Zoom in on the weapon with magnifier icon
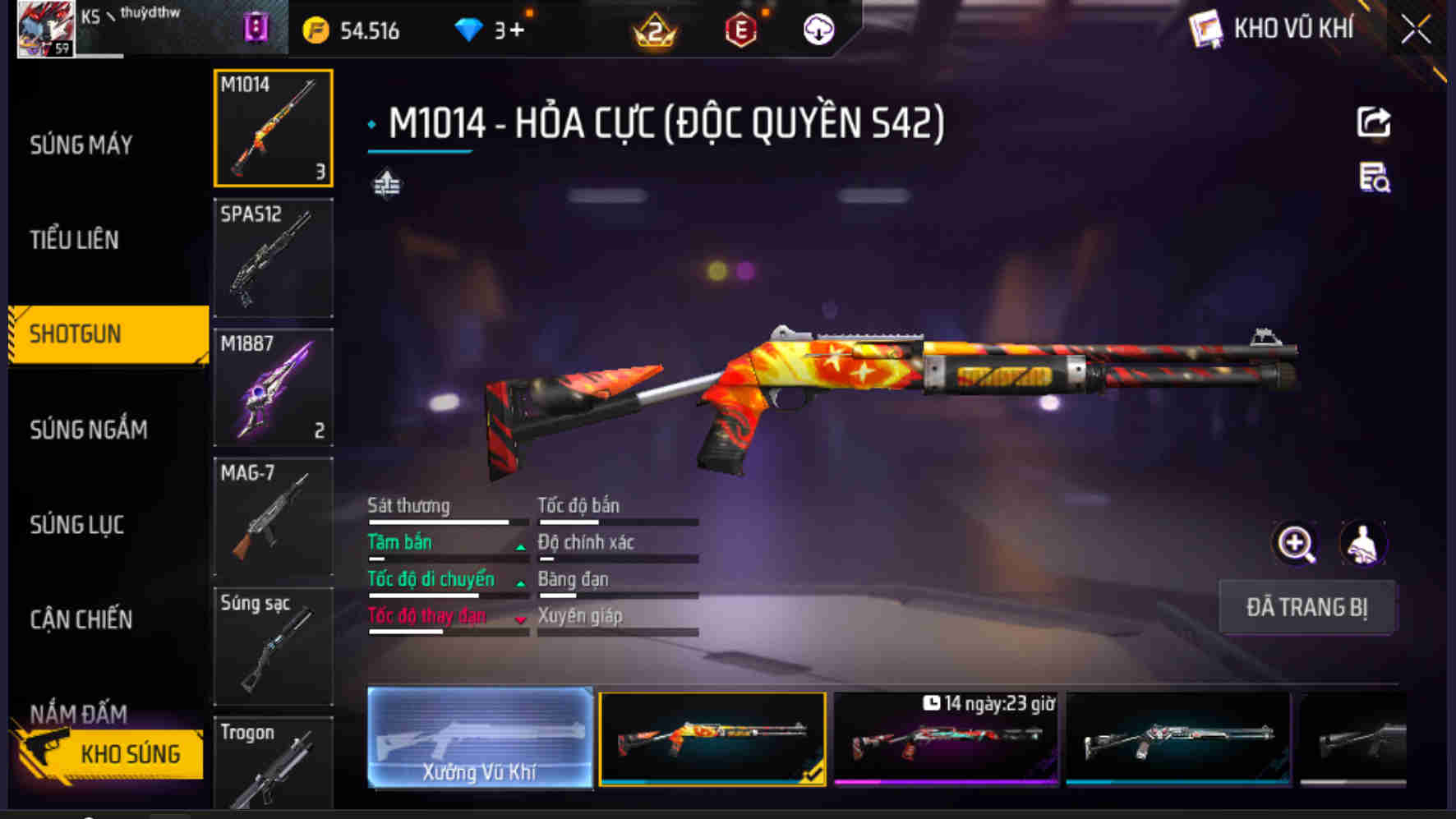Viewport: 1456px width, 819px height. (1295, 544)
